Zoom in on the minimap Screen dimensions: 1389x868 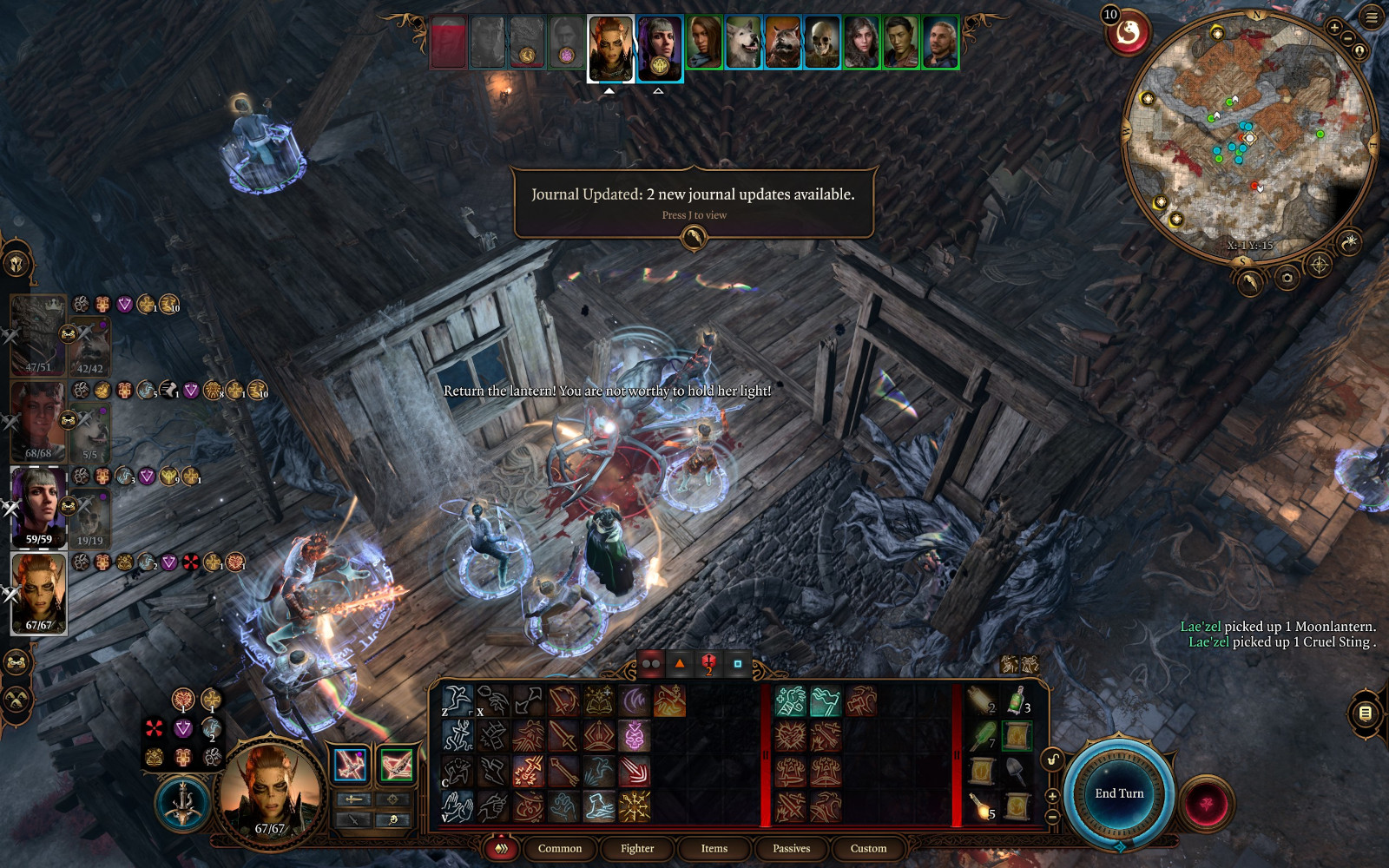[1334, 28]
